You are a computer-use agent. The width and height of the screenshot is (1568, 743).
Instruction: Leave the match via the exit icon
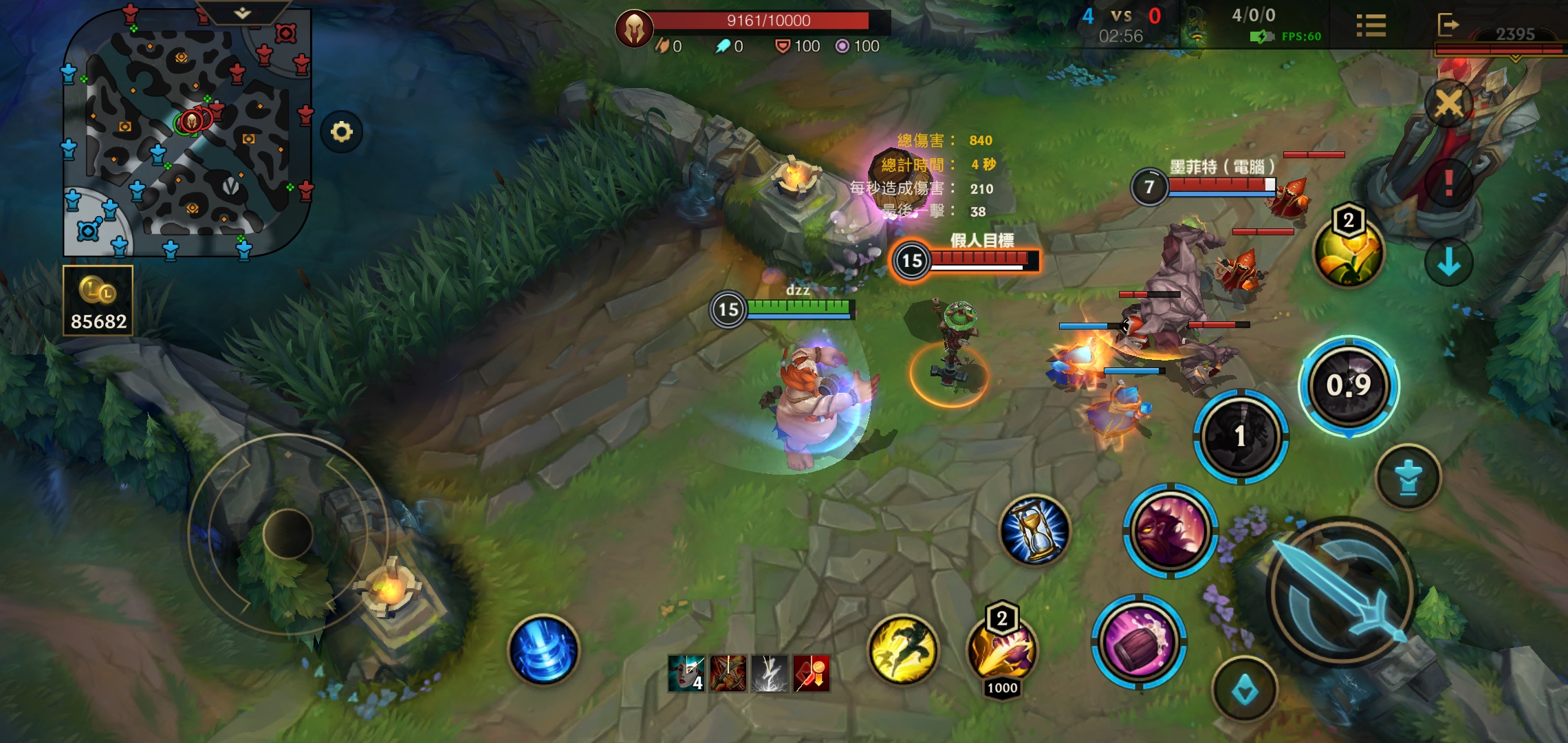point(1448,25)
